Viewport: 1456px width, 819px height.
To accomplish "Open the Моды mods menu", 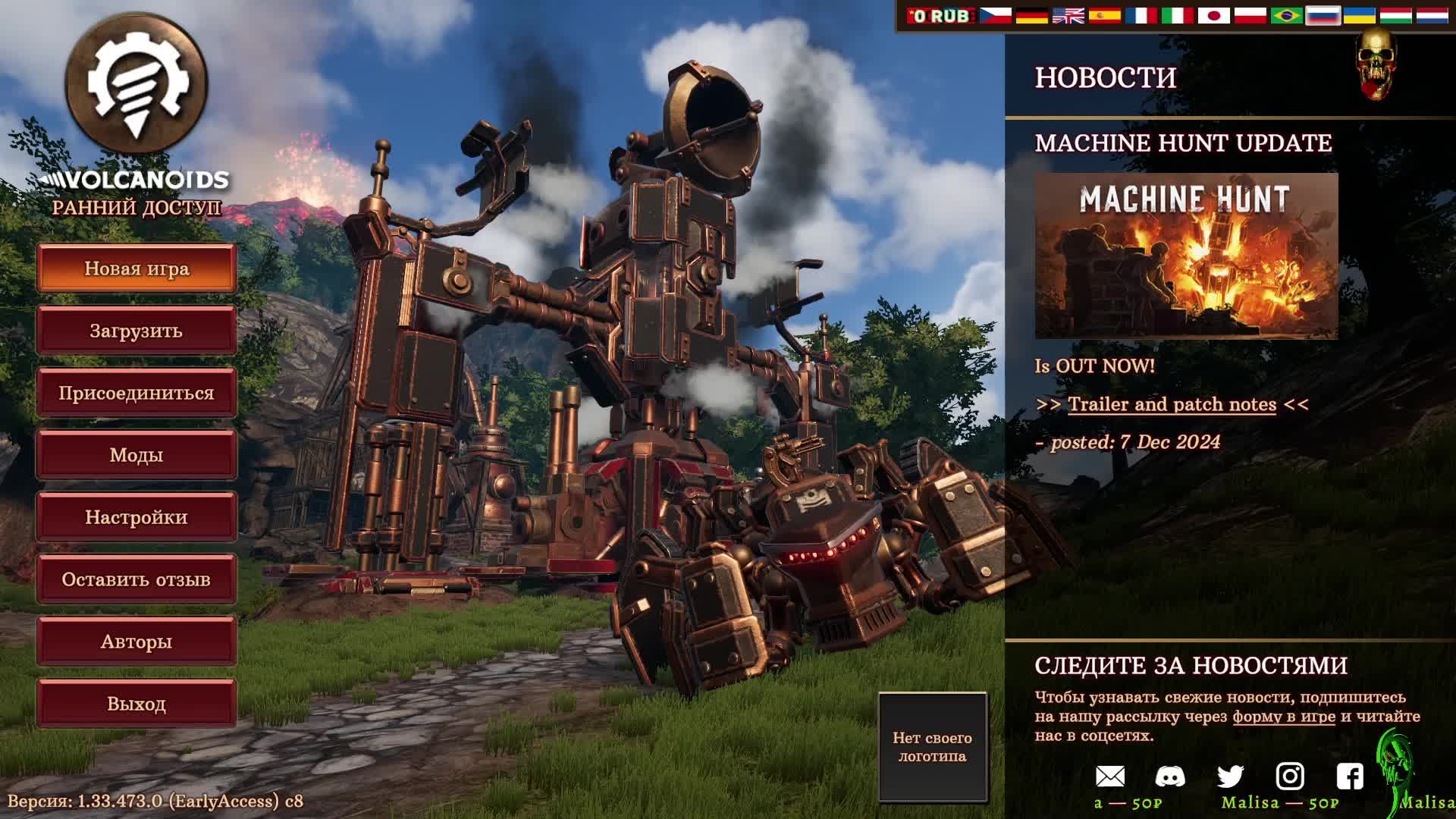I will (136, 455).
